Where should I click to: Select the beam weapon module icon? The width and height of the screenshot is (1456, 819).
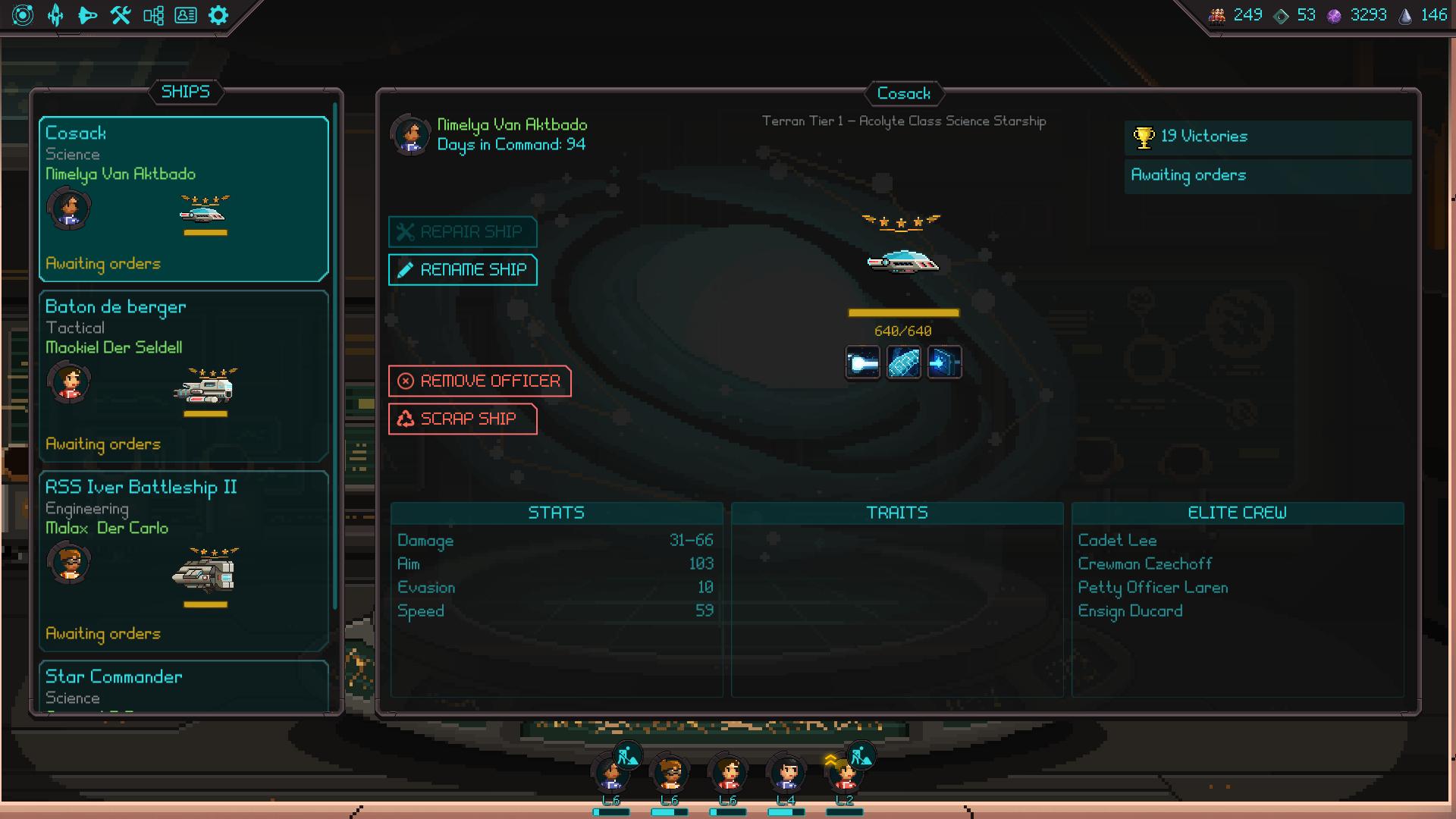(863, 363)
